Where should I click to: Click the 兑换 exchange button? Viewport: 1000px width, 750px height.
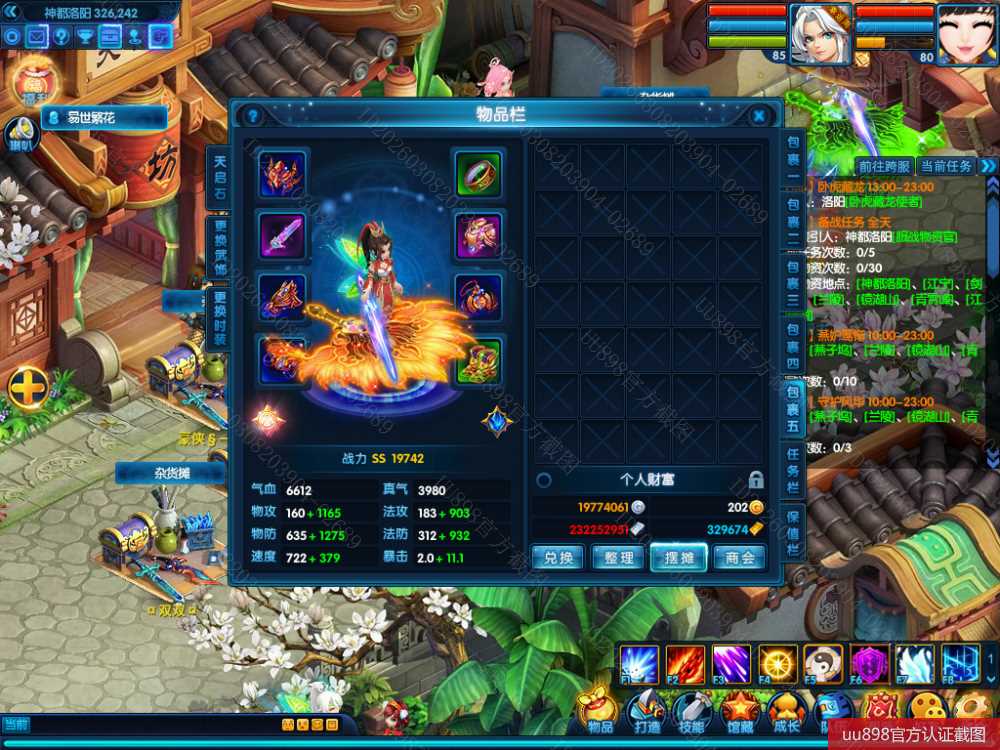click(x=557, y=557)
